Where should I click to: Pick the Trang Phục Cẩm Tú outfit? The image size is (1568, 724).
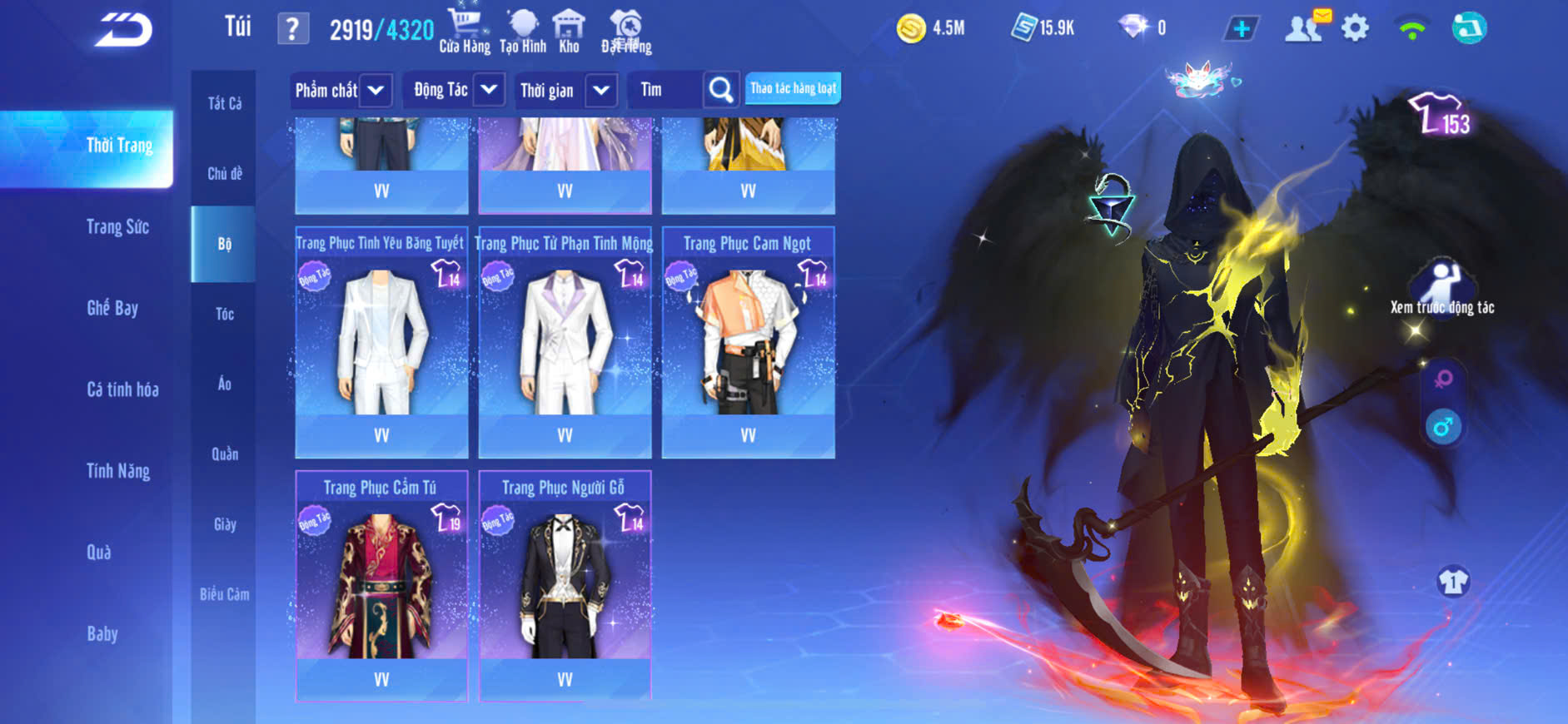pos(381,587)
